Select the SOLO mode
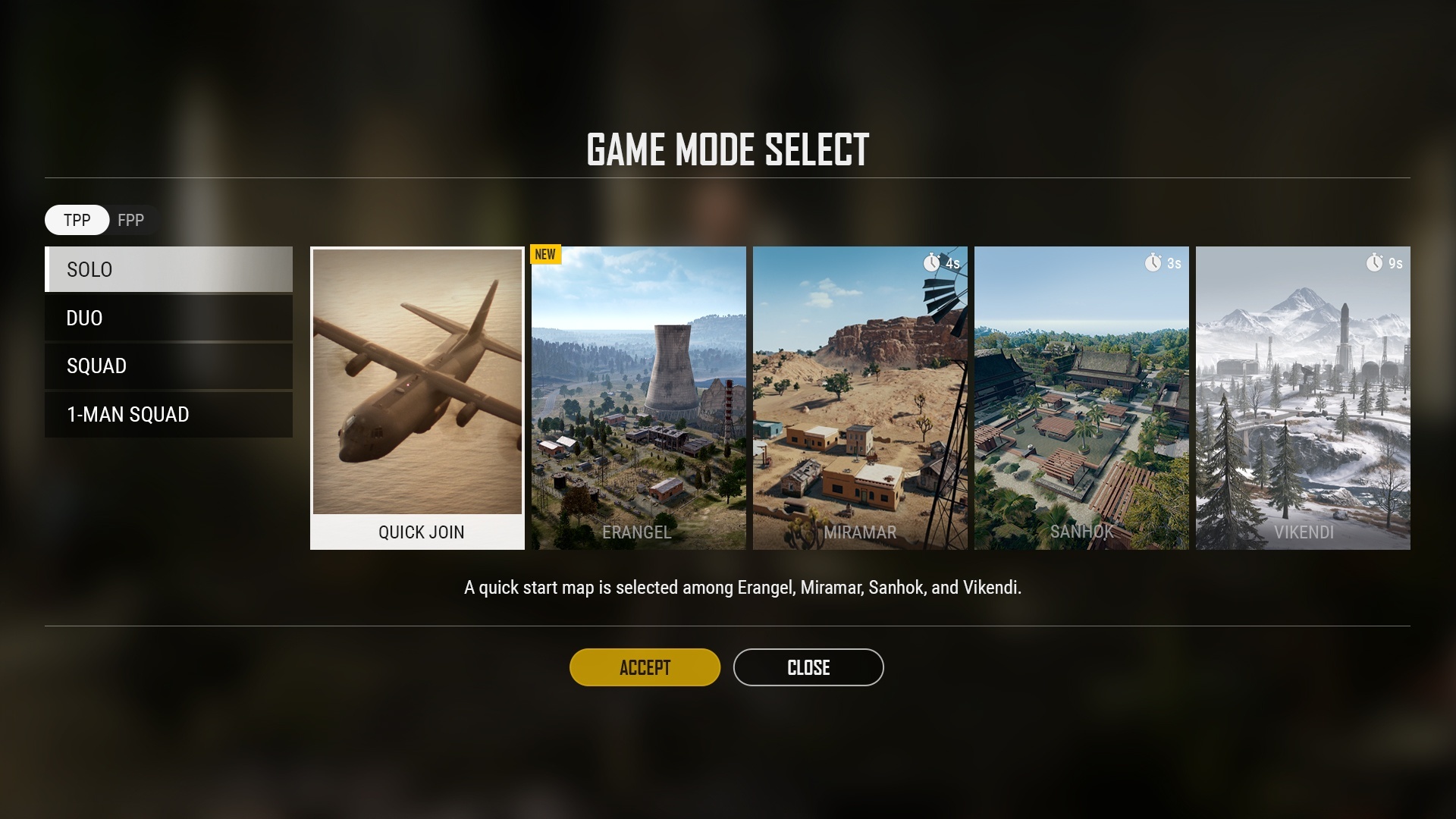This screenshot has height=819, width=1456. [x=168, y=269]
